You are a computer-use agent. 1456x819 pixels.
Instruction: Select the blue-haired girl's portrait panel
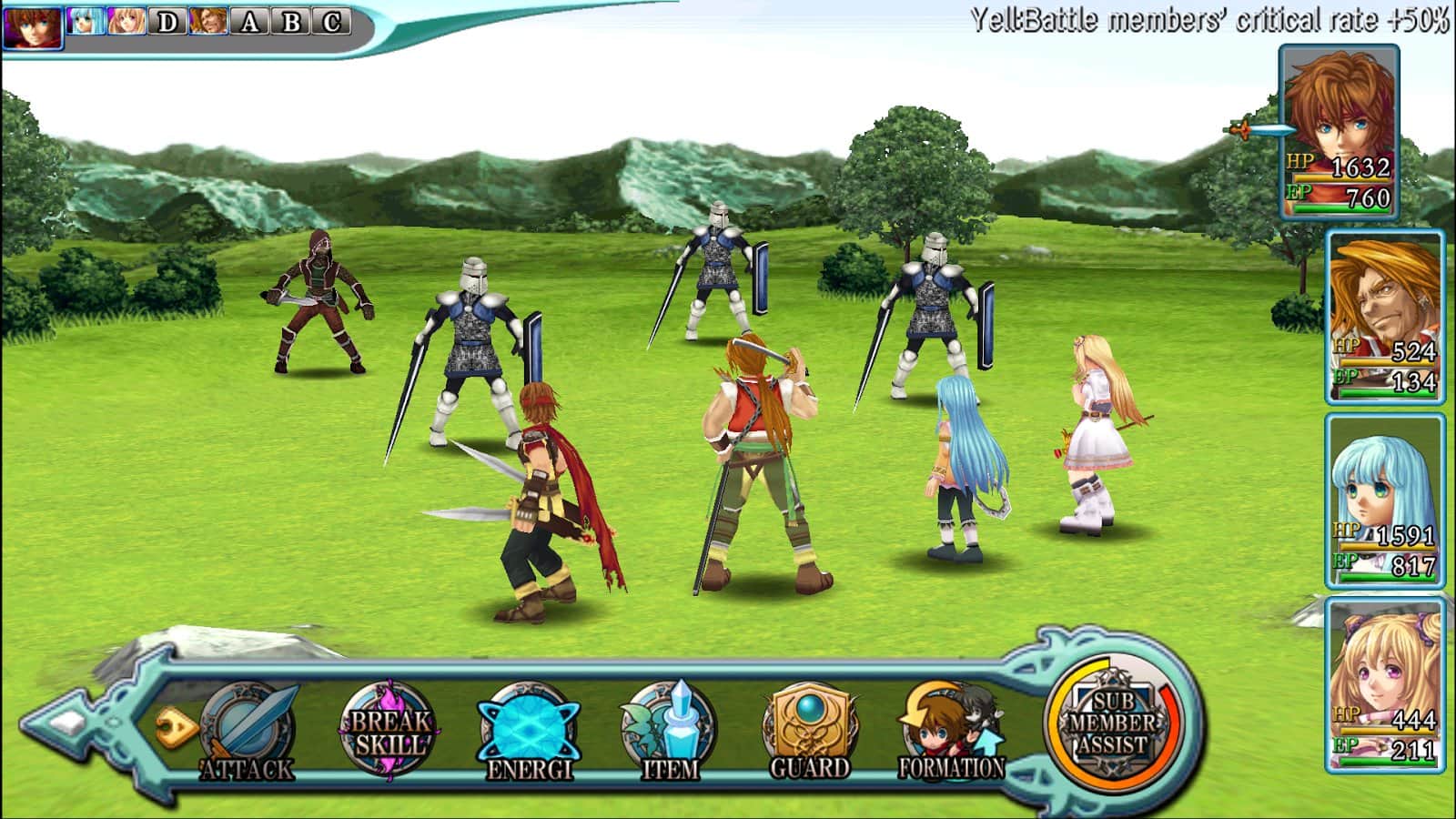point(1384,500)
